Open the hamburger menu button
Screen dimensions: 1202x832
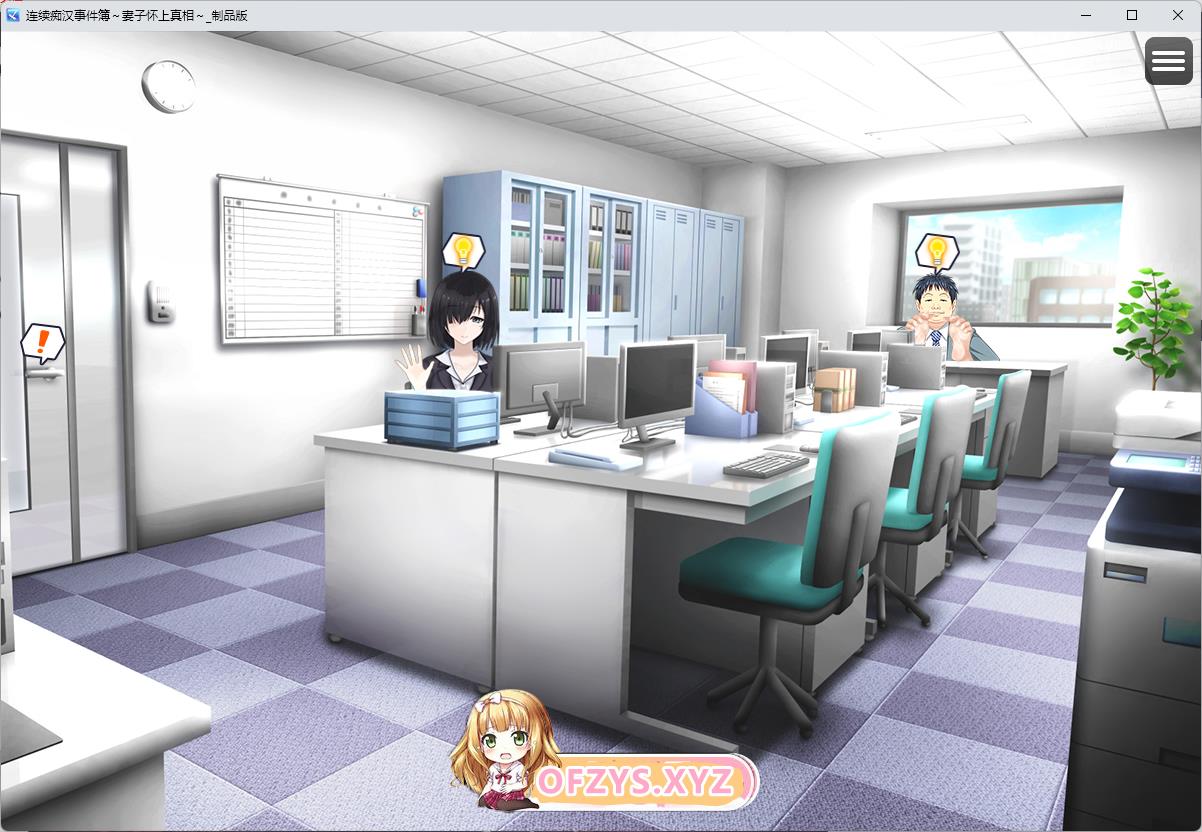[1168, 61]
